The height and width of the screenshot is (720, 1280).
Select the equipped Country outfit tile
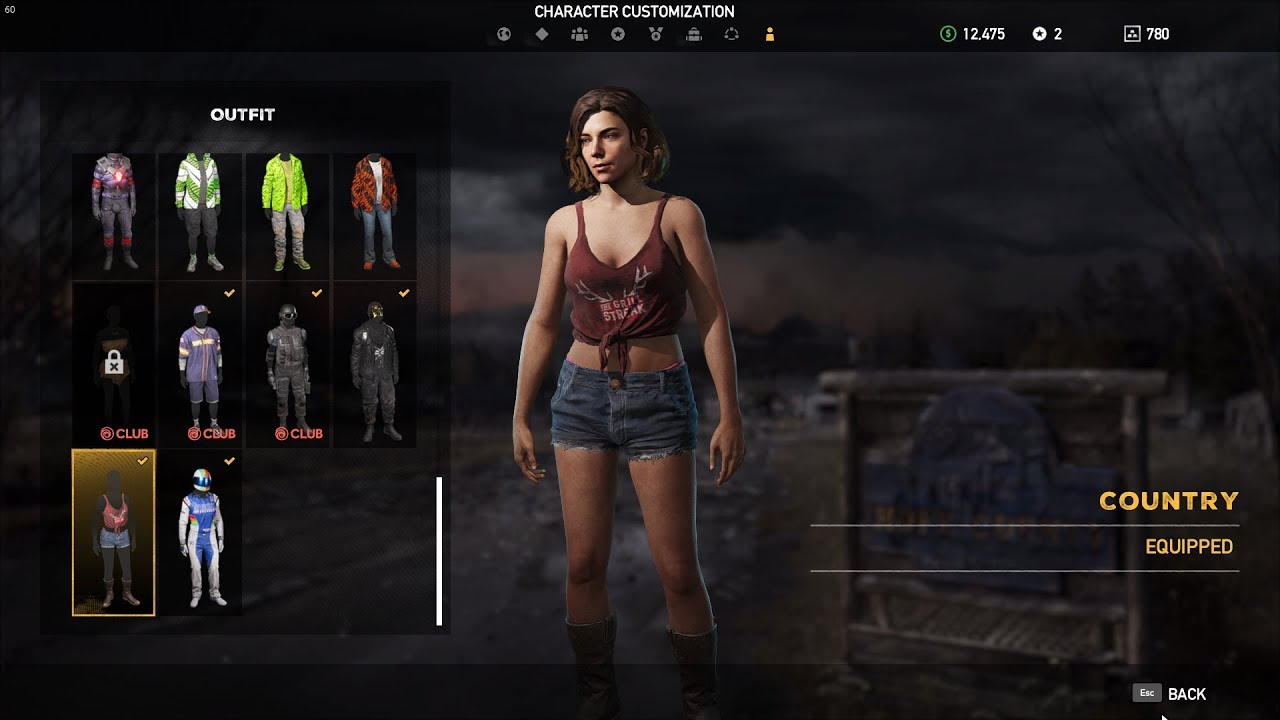(x=114, y=532)
